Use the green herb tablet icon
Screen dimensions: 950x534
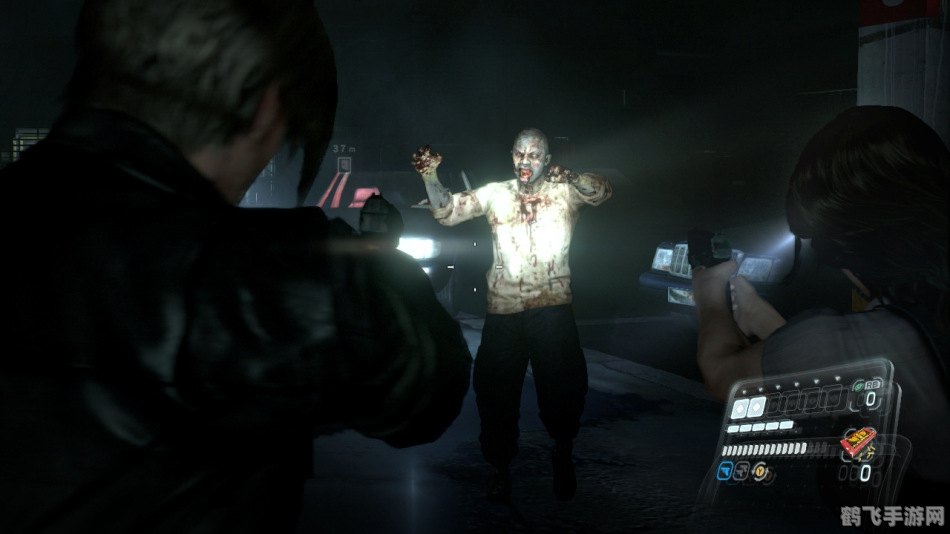pyautogui.click(x=861, y=386)
